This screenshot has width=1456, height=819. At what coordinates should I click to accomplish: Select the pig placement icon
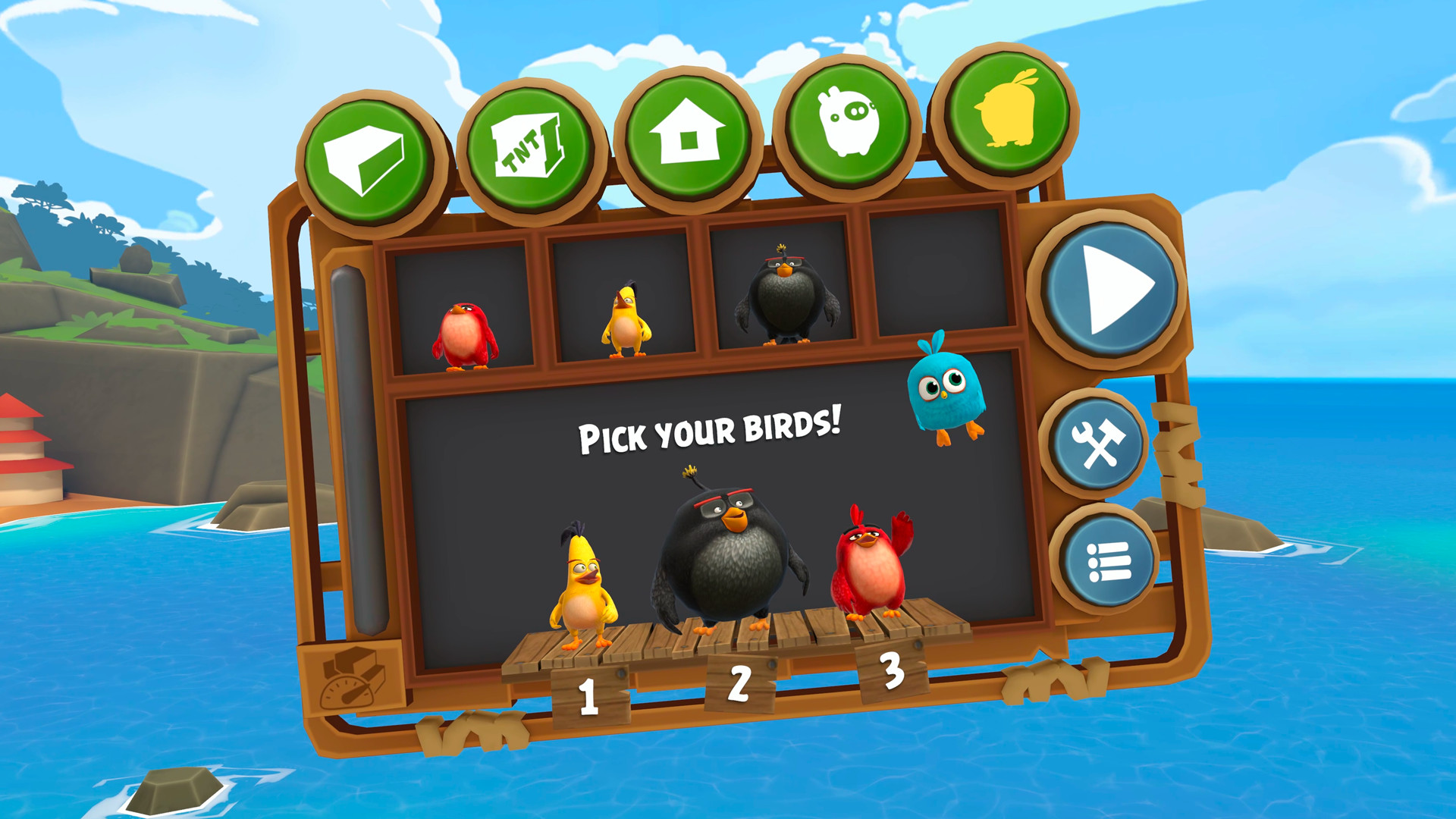pyautogui.click(x=848, y=121)
